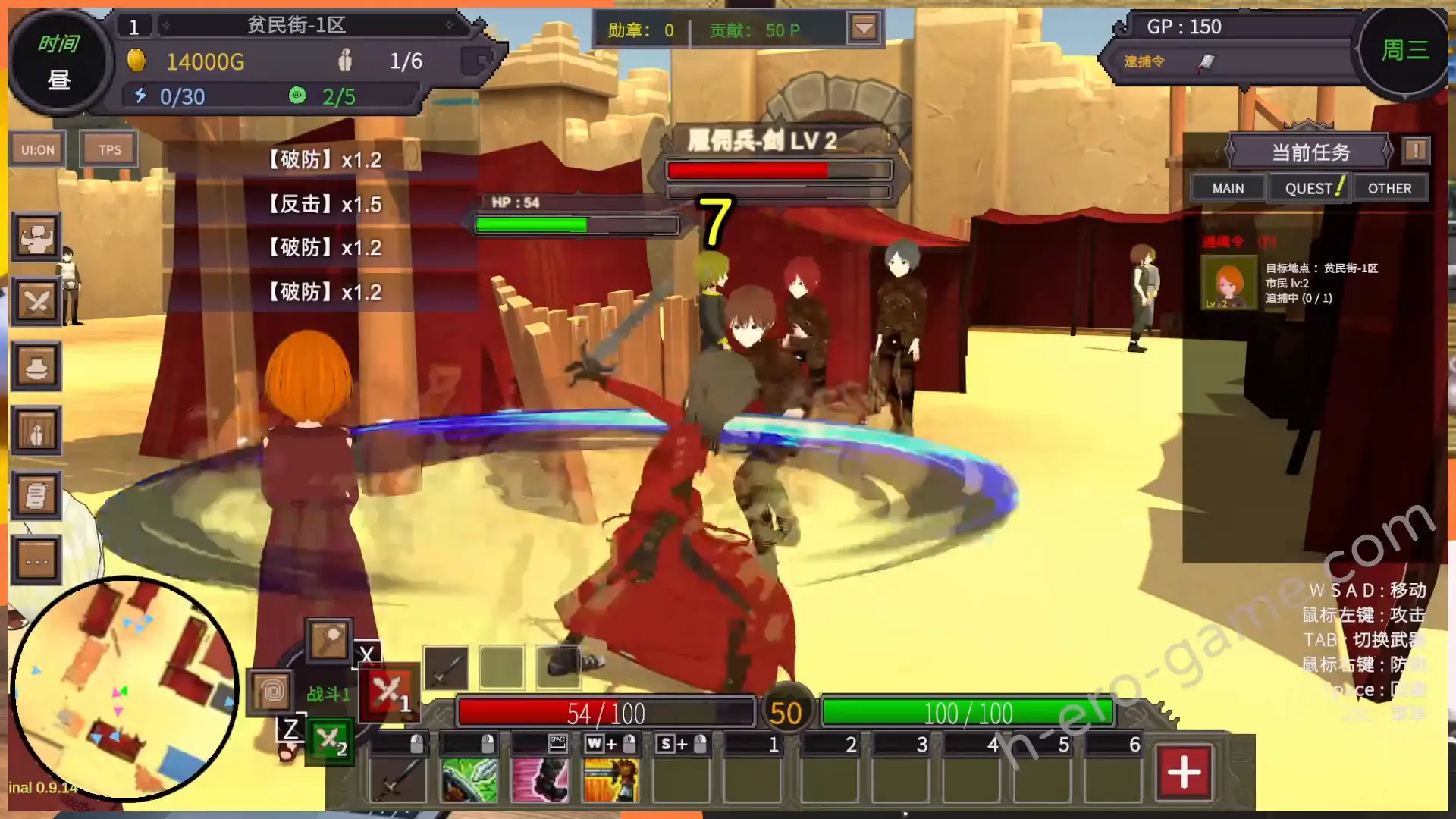The height and width of the screenshot is (819, 1456).
Task: Open the crossed swords combat menu
Action: [36, 302]
